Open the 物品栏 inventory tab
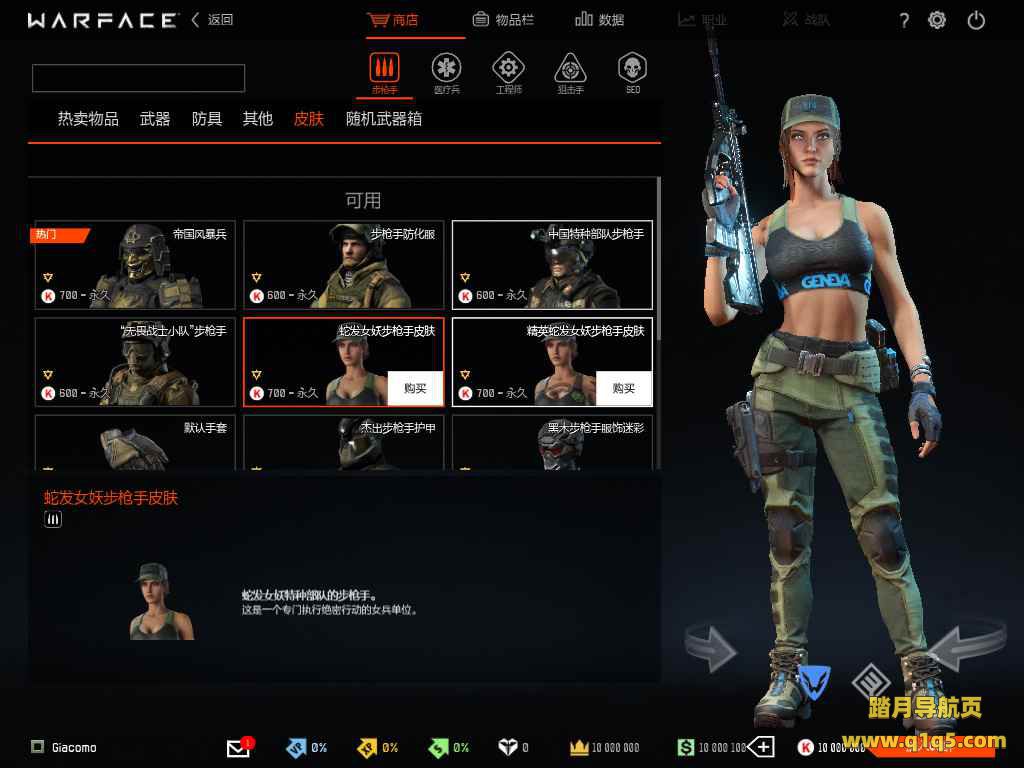1024x768 pixels. [507, 19]
